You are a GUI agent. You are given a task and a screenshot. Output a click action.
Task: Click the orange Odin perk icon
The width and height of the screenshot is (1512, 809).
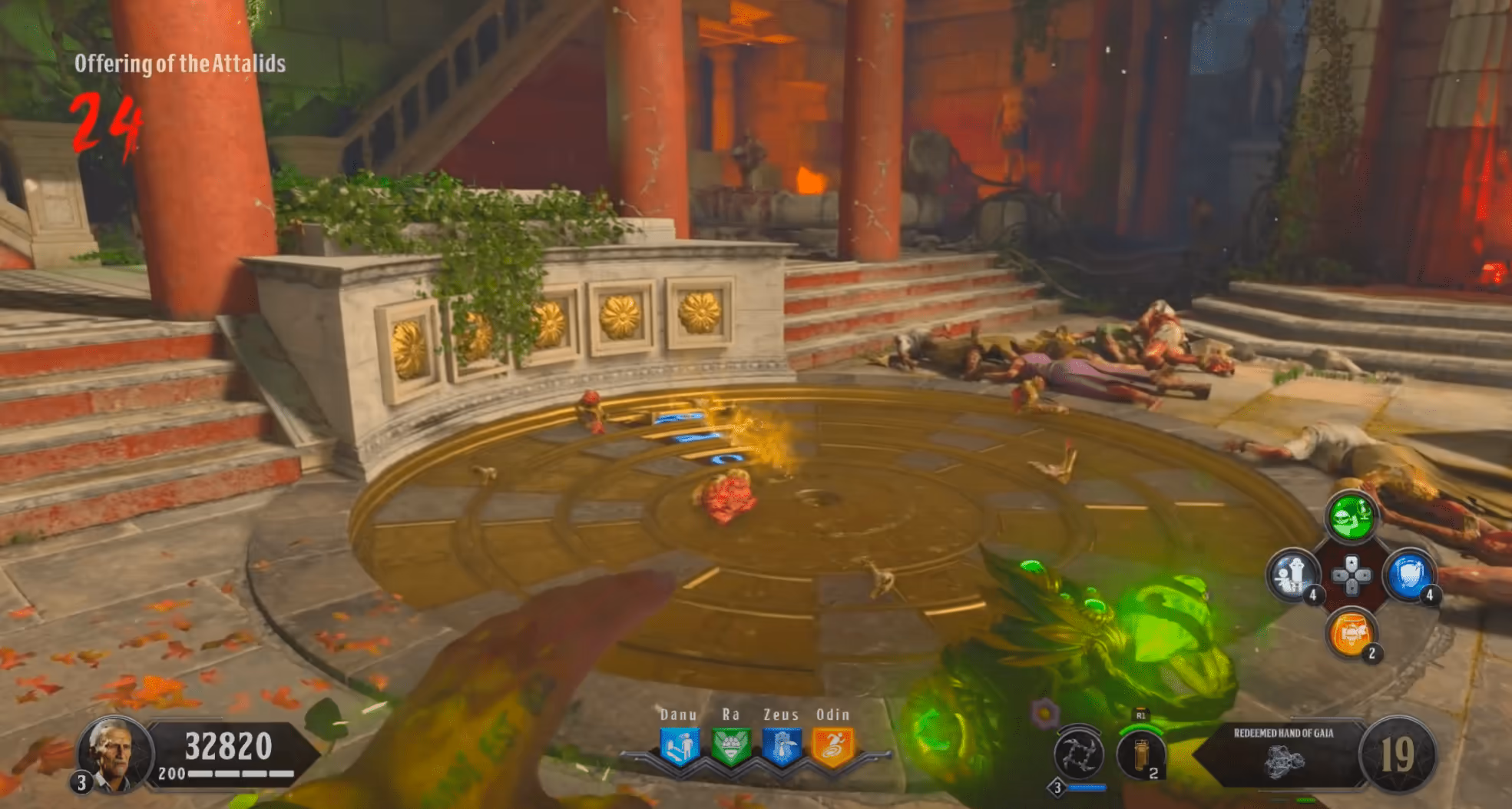[x=832, y=747]
